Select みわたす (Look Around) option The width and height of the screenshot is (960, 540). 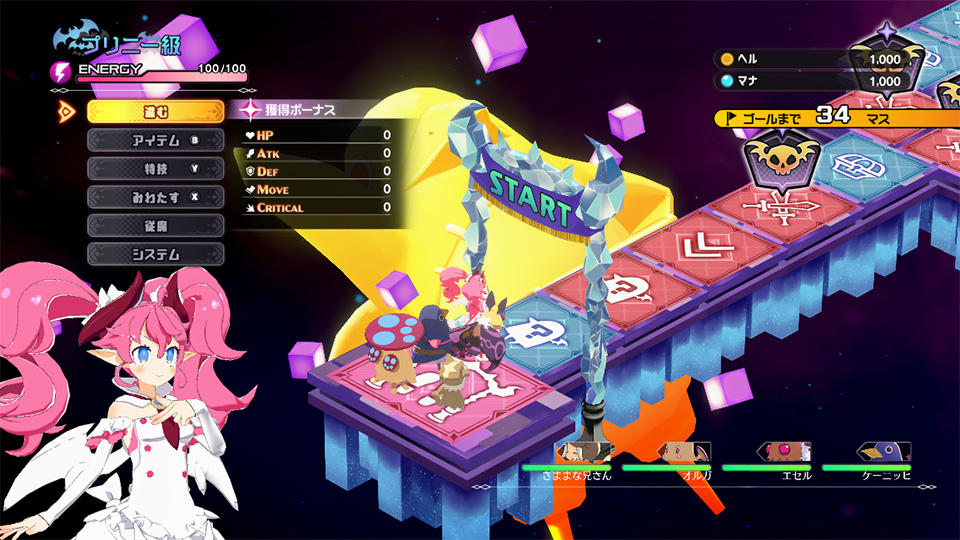(x=155, y=197)
